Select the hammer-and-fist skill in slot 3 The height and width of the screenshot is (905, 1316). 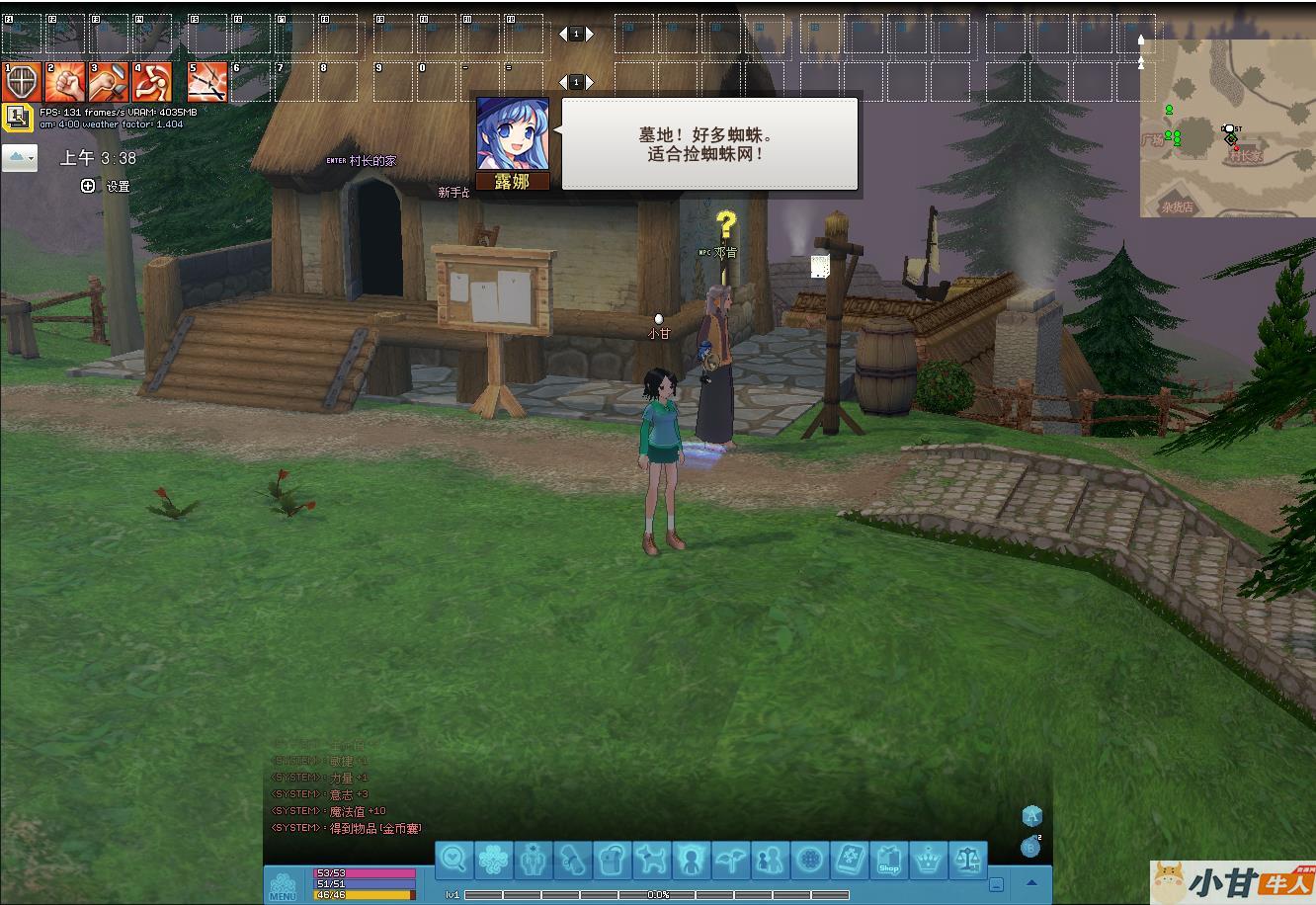109,82
